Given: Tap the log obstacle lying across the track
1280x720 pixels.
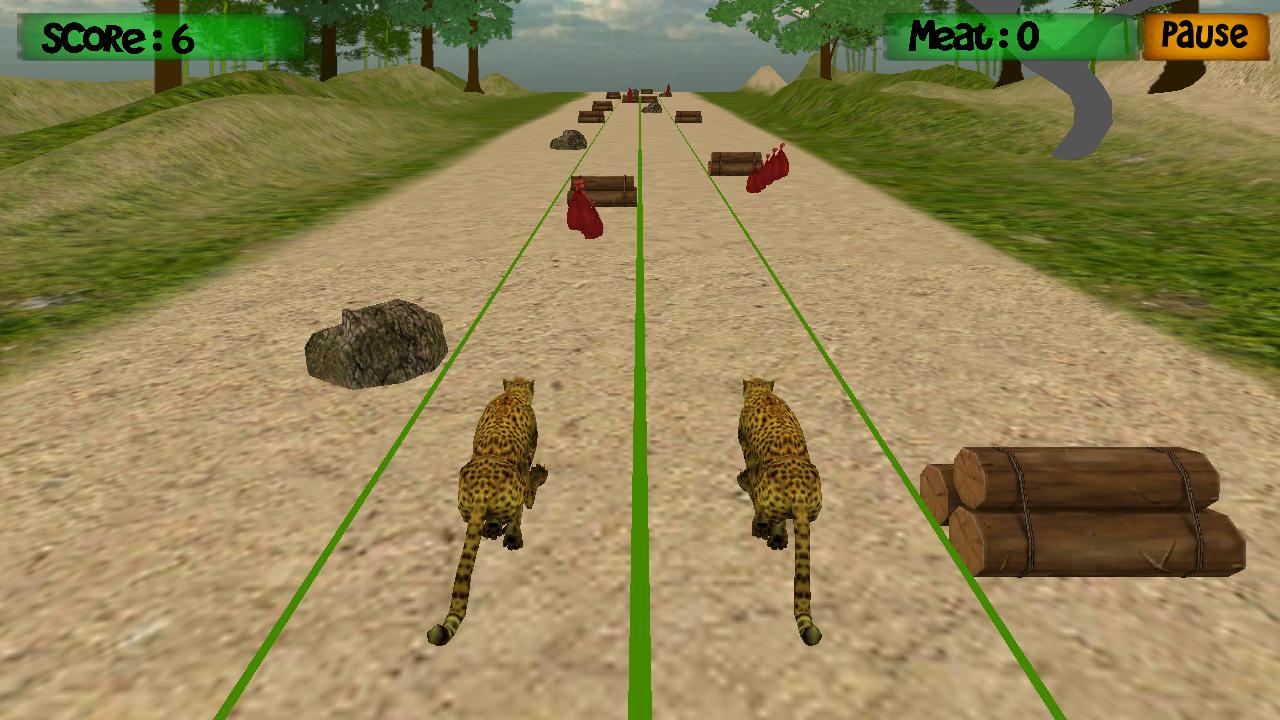Looking at the screenshot, I should pyautogui.click(x=615, y=190).
